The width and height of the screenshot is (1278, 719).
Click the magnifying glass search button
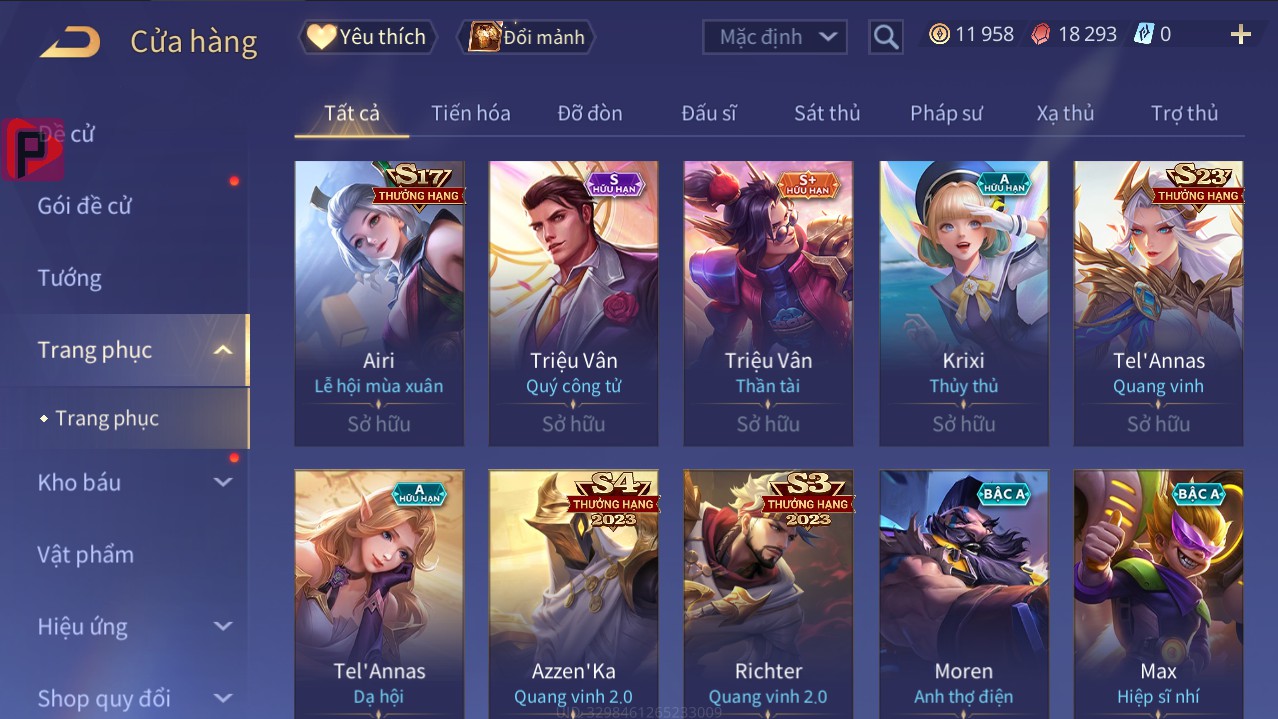point(885,37)
